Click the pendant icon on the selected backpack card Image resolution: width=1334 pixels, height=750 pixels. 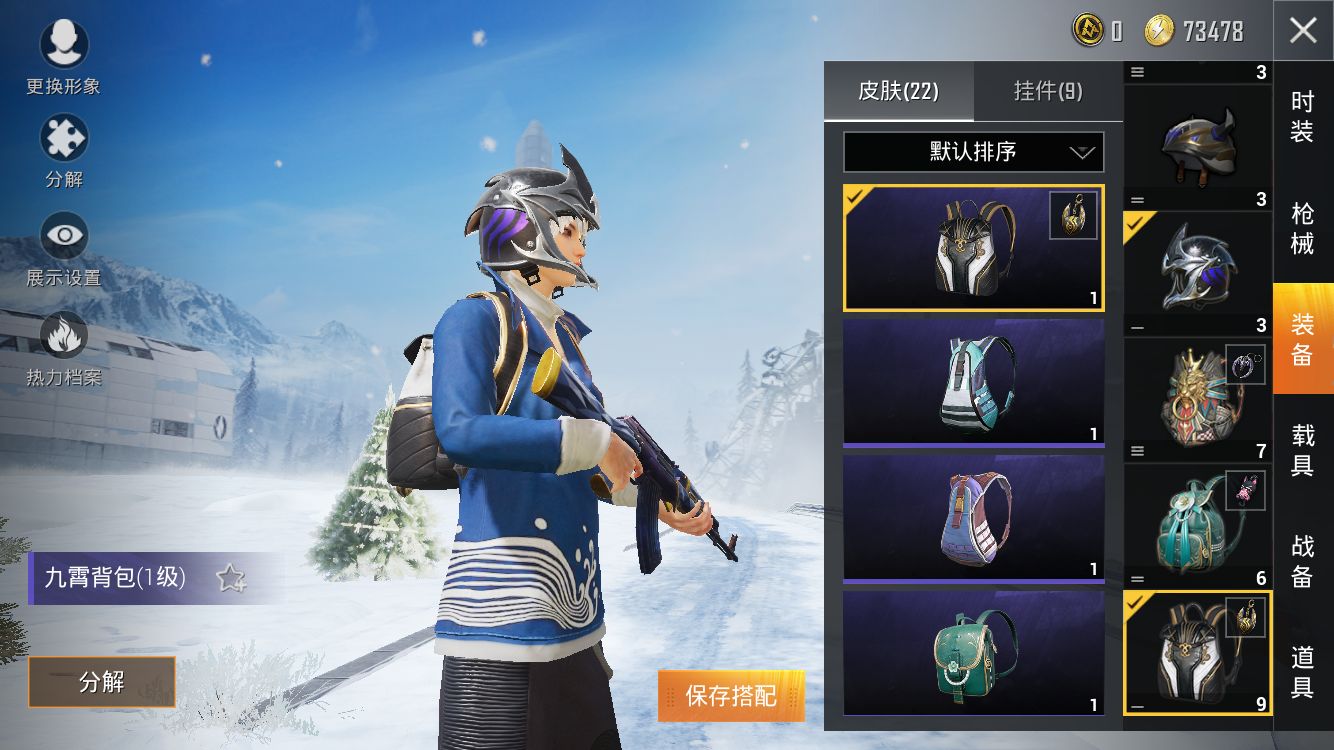click(x=1072, y=213)
